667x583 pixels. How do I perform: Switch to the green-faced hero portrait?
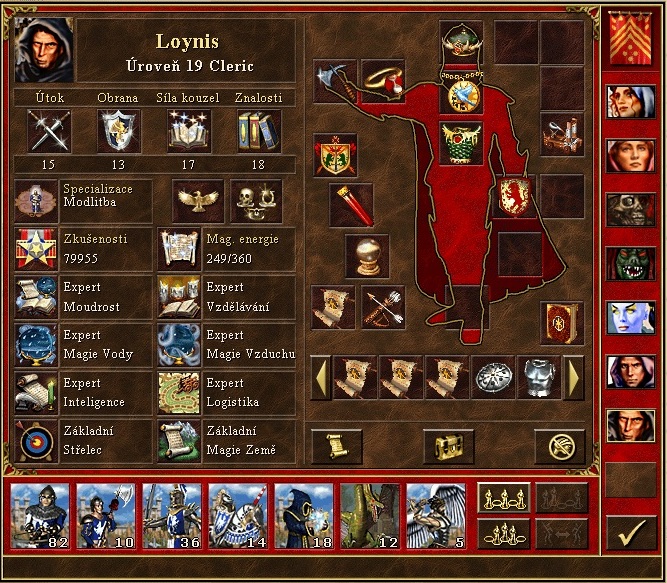631,264
